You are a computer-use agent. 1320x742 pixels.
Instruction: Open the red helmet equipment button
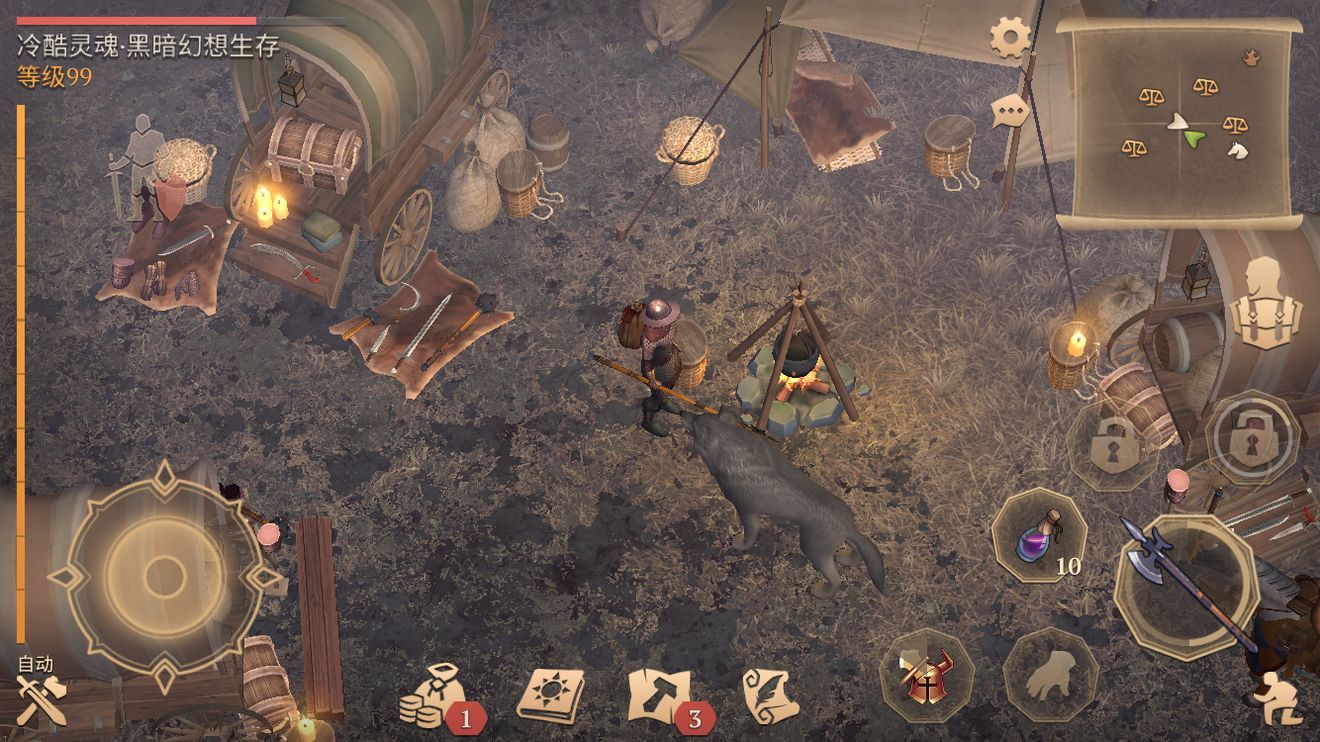(926, 675)
